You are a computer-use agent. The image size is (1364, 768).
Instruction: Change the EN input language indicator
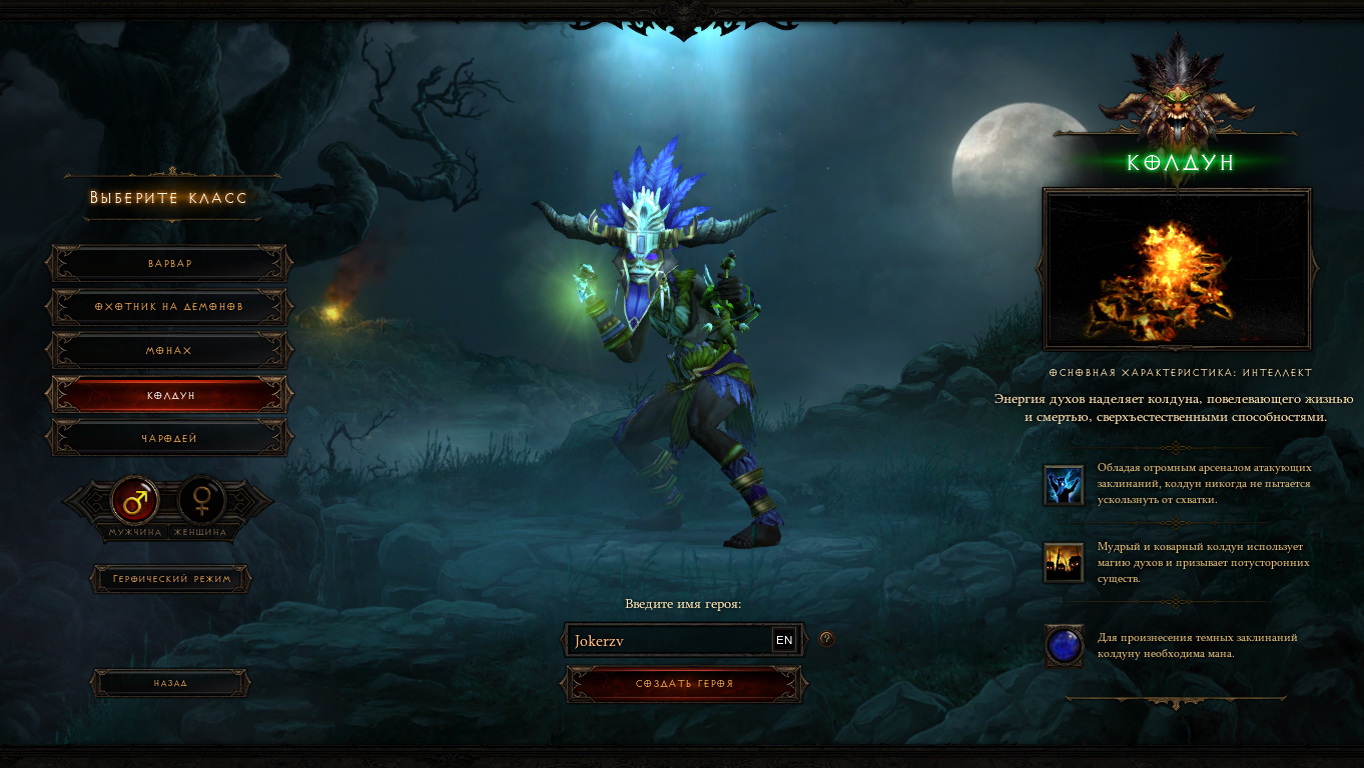(x=784, y=640)
